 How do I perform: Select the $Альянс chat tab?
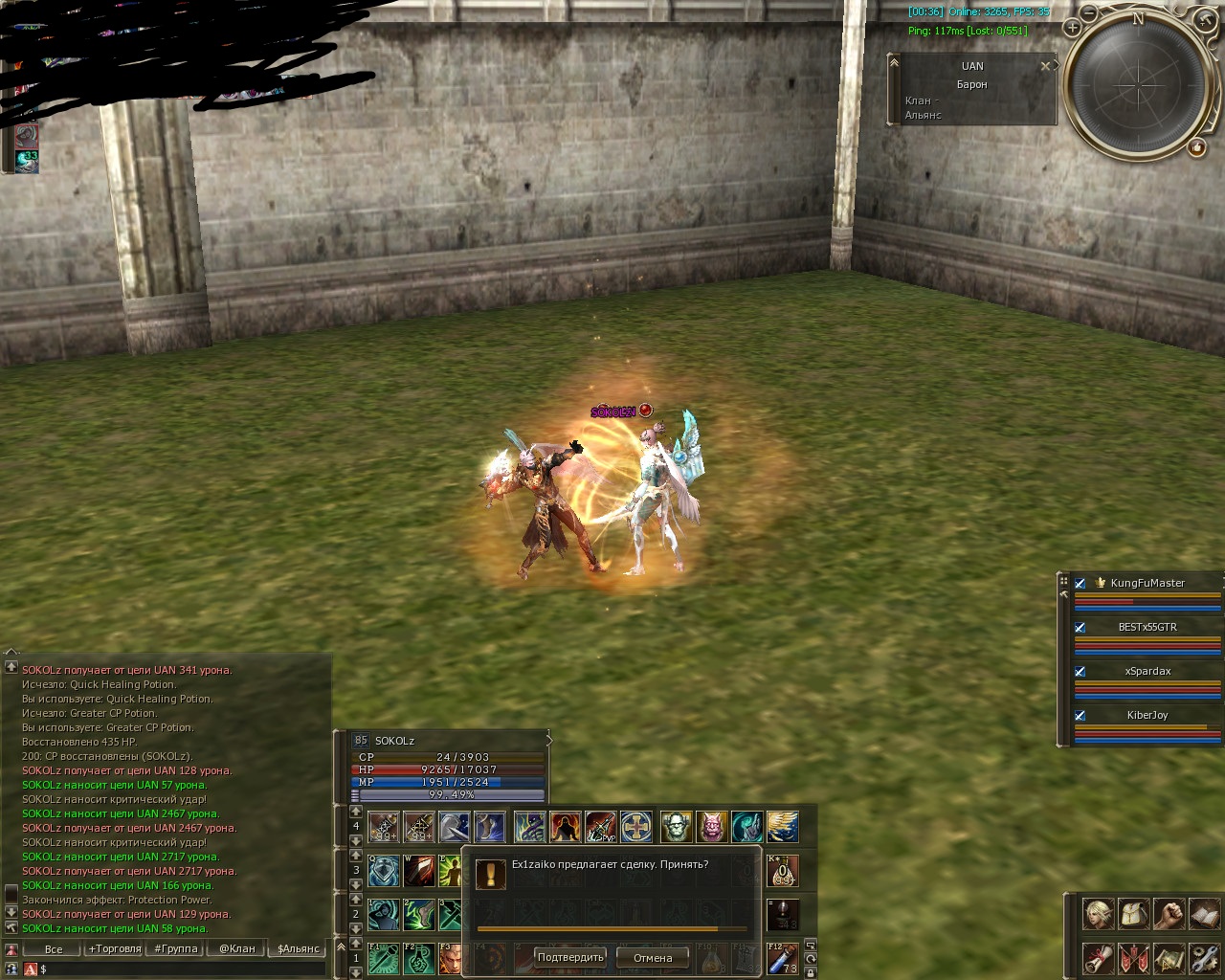click(299, 948)
